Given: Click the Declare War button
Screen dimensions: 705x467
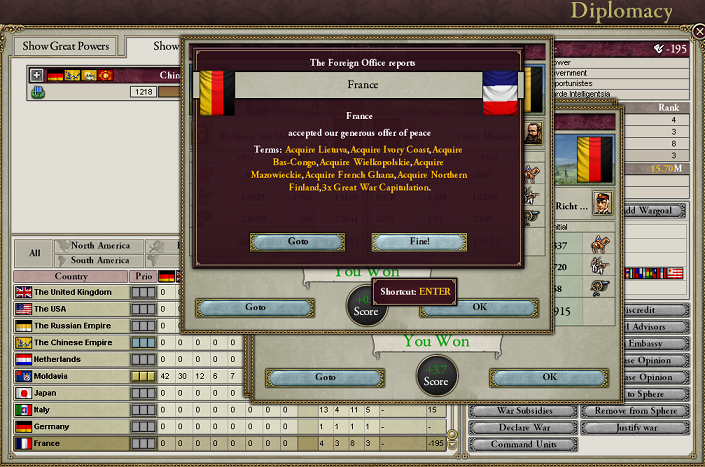Looking at the screenshot, I should click(522, 427).
